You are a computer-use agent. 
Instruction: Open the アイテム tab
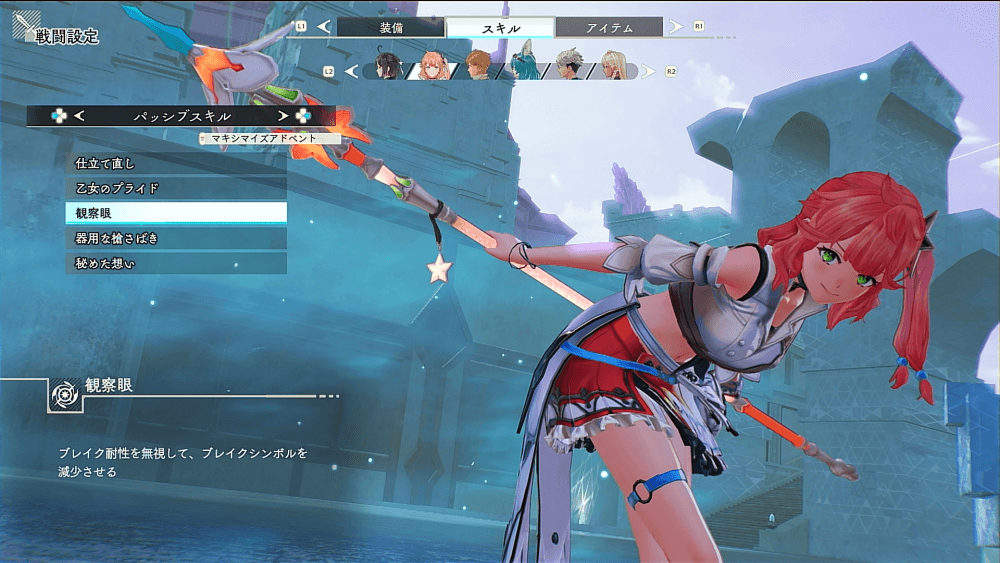pyautogui.click(x=609, y=28)
